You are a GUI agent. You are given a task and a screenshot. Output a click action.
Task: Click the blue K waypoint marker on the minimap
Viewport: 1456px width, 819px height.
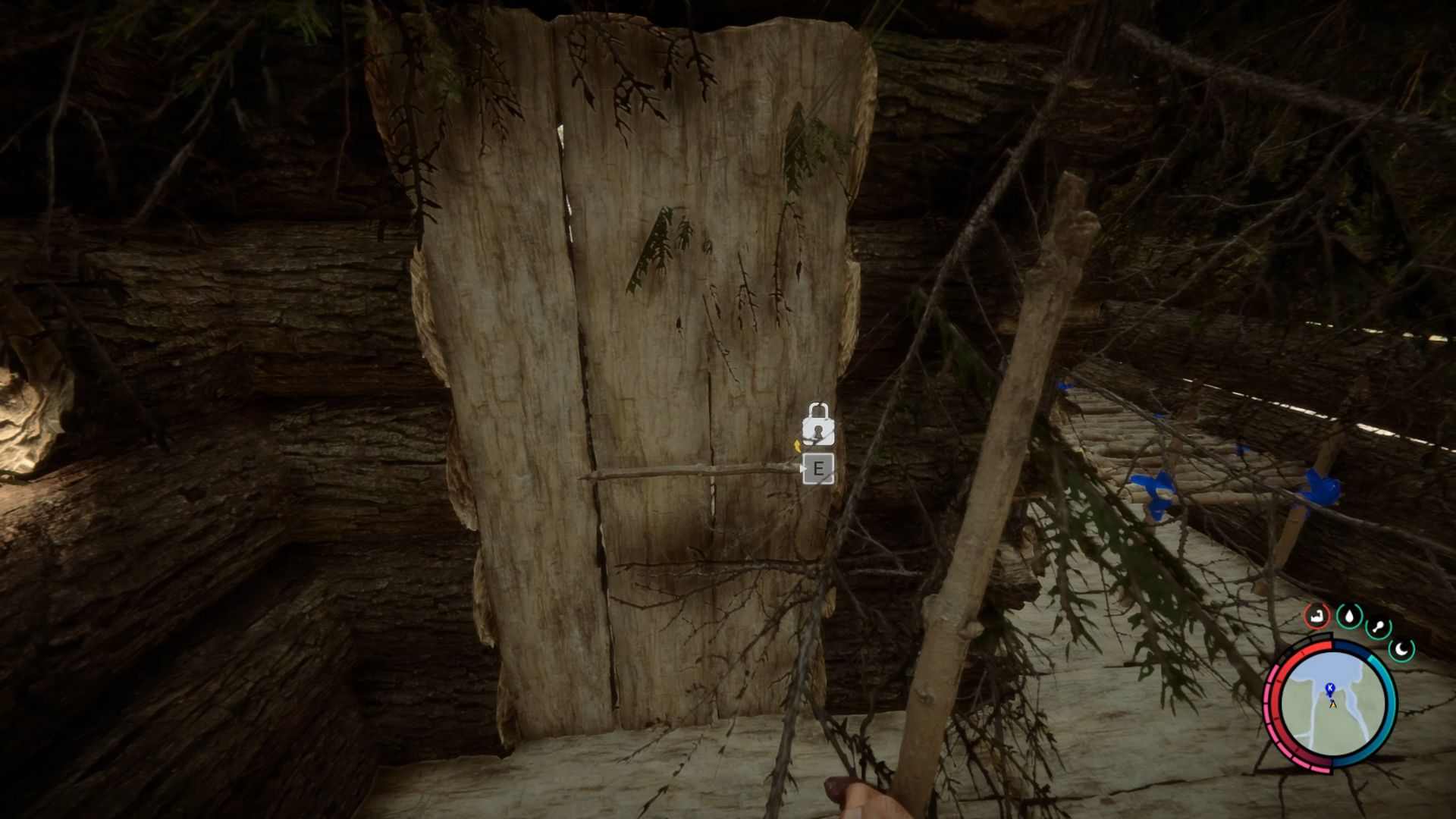[1329, 689]
